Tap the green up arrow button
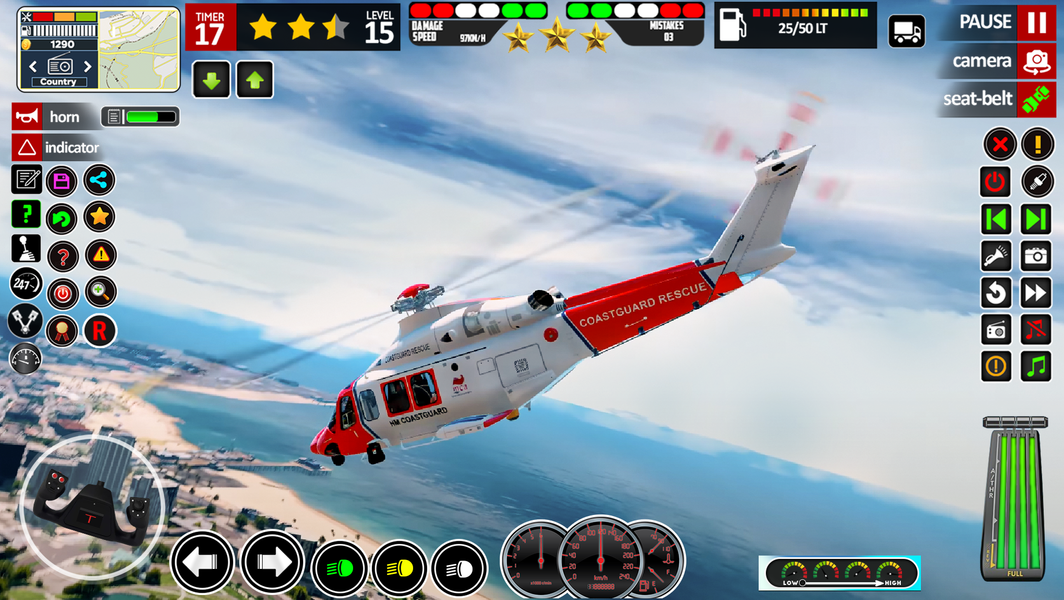 254,81
